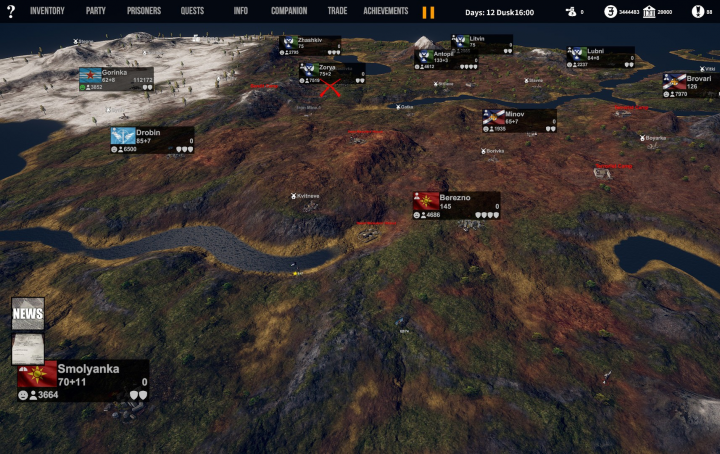This screenshot has width=720, height=454.
Task: Open the Quests log
Action: [193, 11]
